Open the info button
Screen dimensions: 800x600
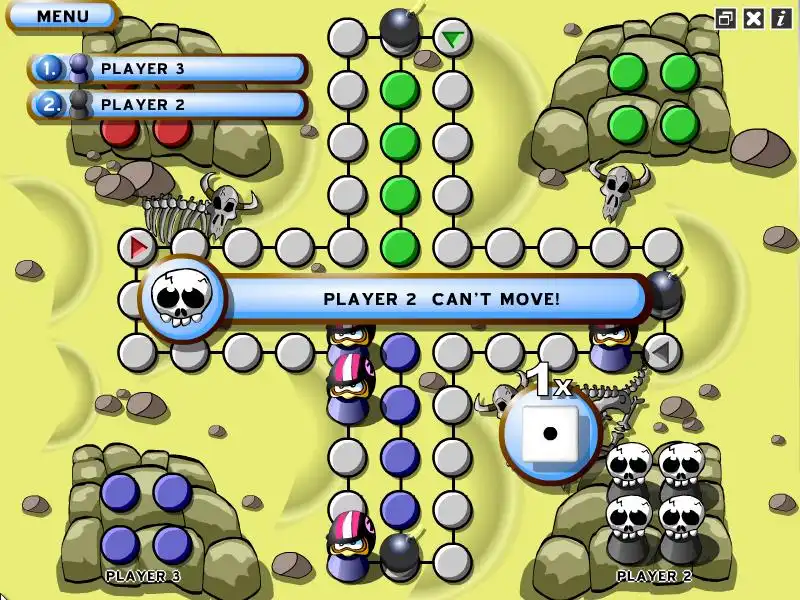coord(780,17)
